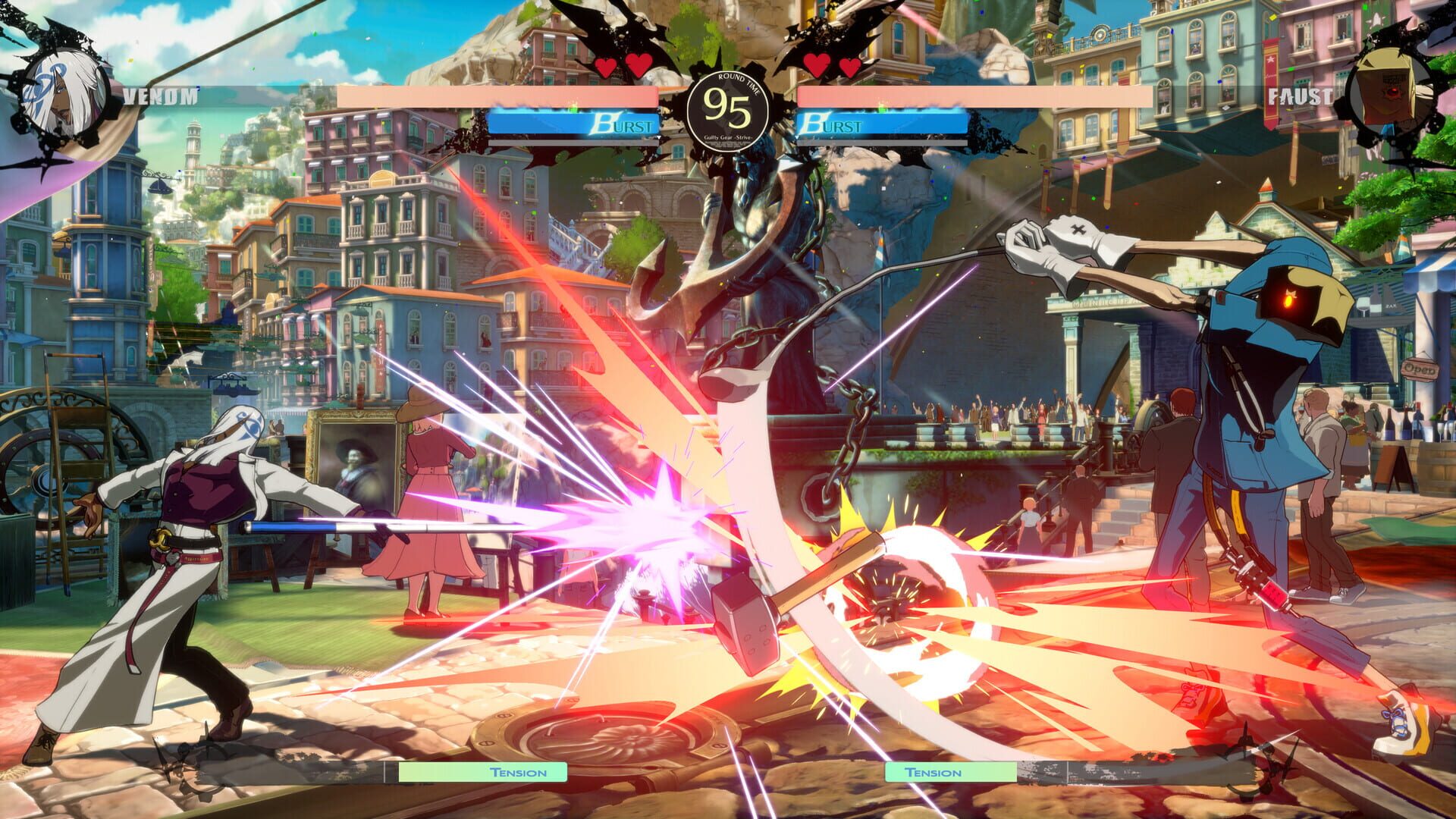This screenshot has width=1456, height=819.
Task: Select the FAUST name label
Action: (x=1298, y=95)
